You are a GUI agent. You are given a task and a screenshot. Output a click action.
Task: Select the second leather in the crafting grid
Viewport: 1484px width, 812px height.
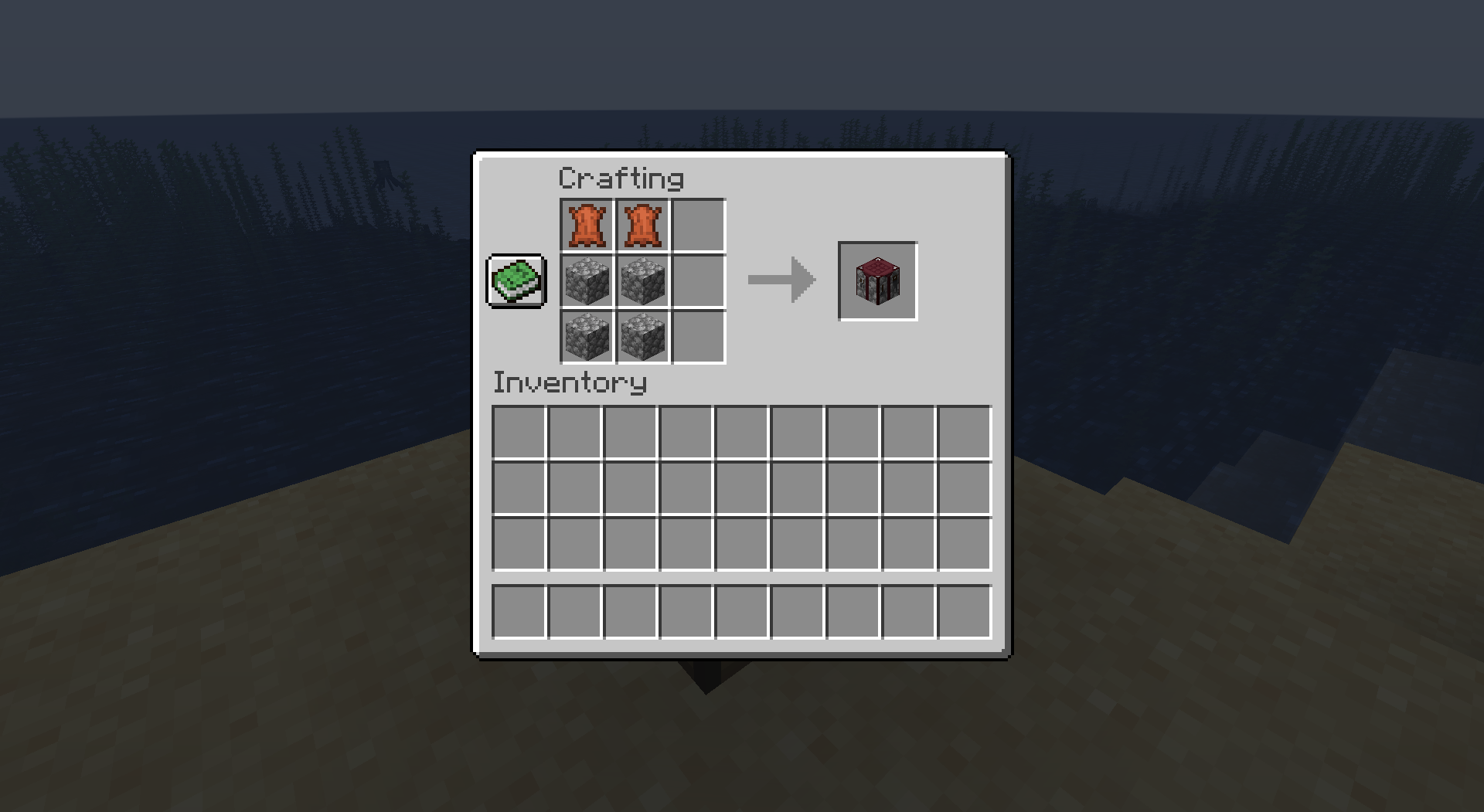click(642, 226)
